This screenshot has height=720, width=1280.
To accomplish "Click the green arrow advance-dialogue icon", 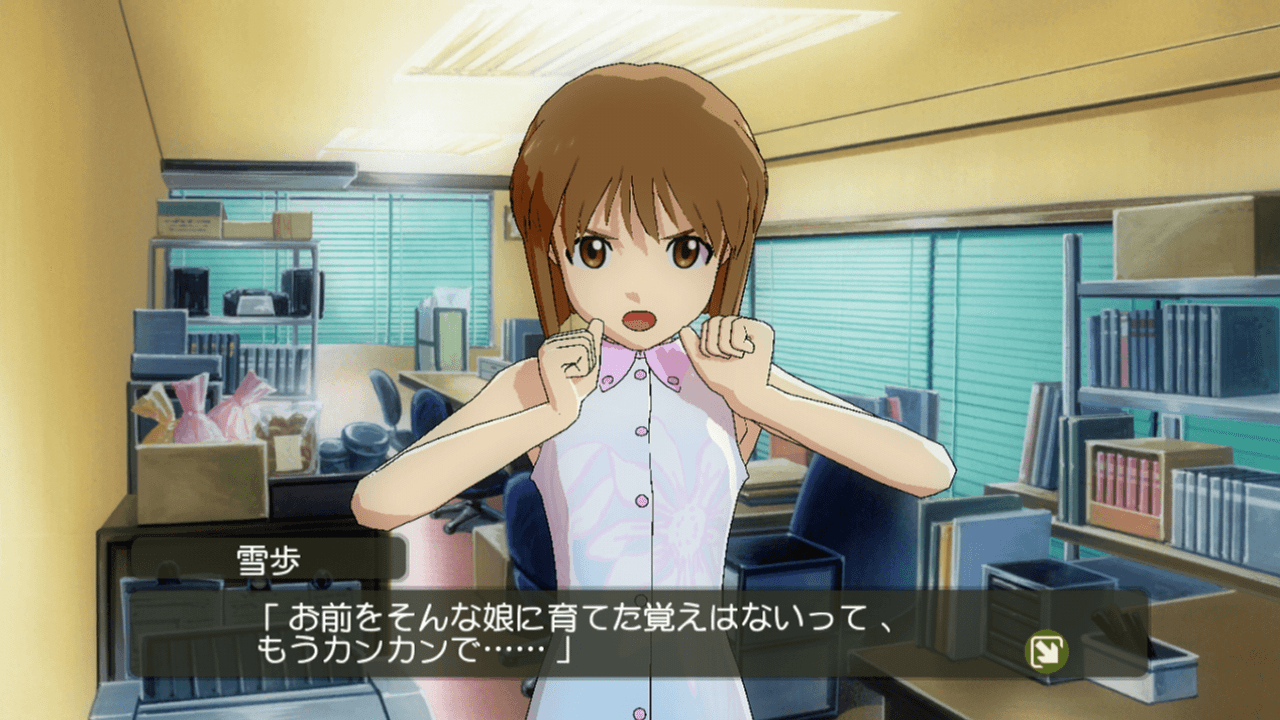I will tap(1048, 652).
